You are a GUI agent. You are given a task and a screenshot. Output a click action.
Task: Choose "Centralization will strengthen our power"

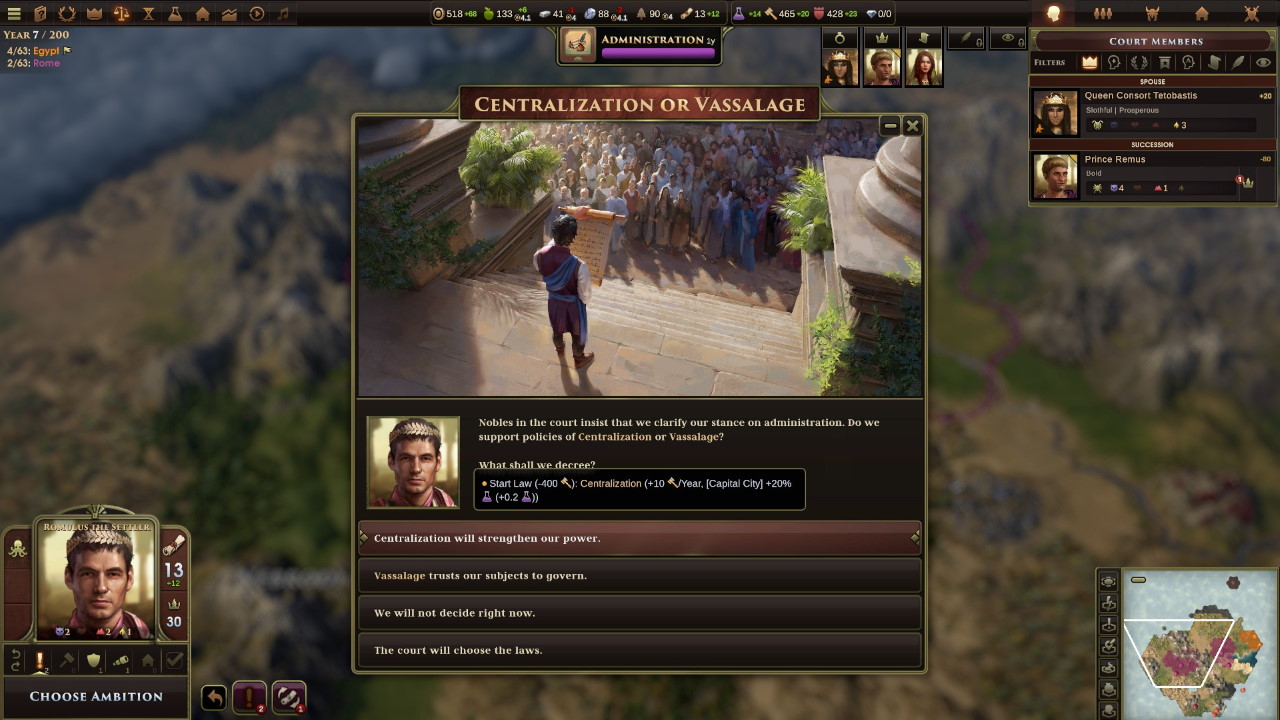[x=639, y=538]
